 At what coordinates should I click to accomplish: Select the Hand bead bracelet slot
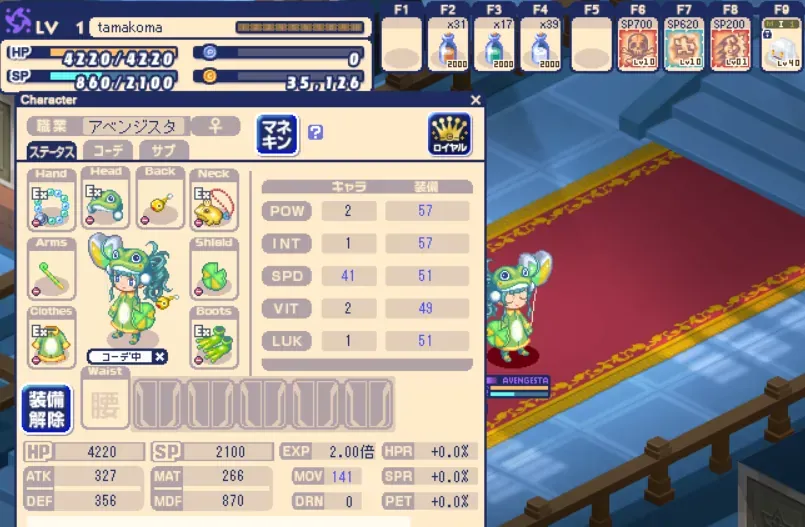(x=51, y=201)
